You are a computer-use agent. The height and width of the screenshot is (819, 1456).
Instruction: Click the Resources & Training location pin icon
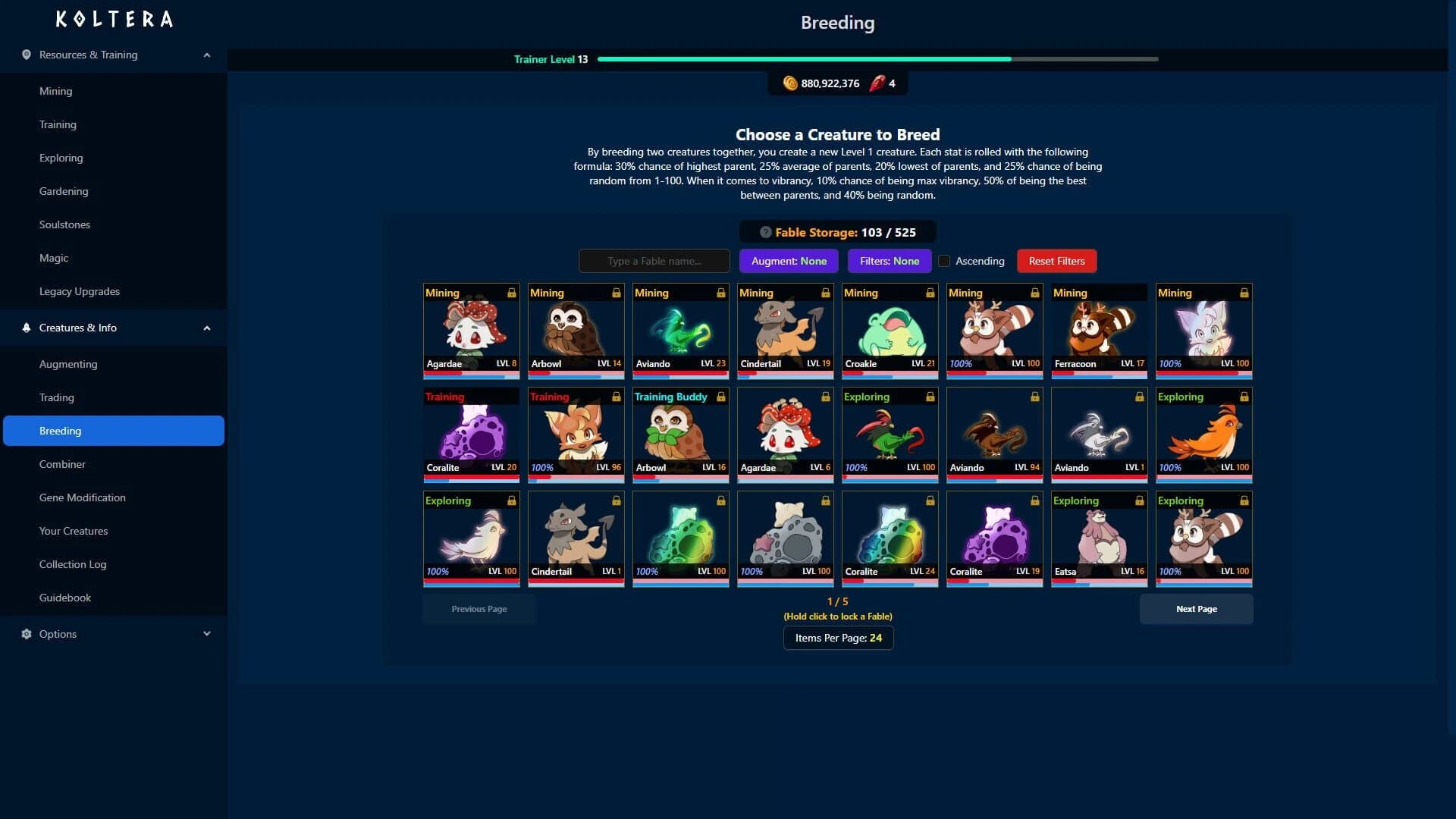25,55
